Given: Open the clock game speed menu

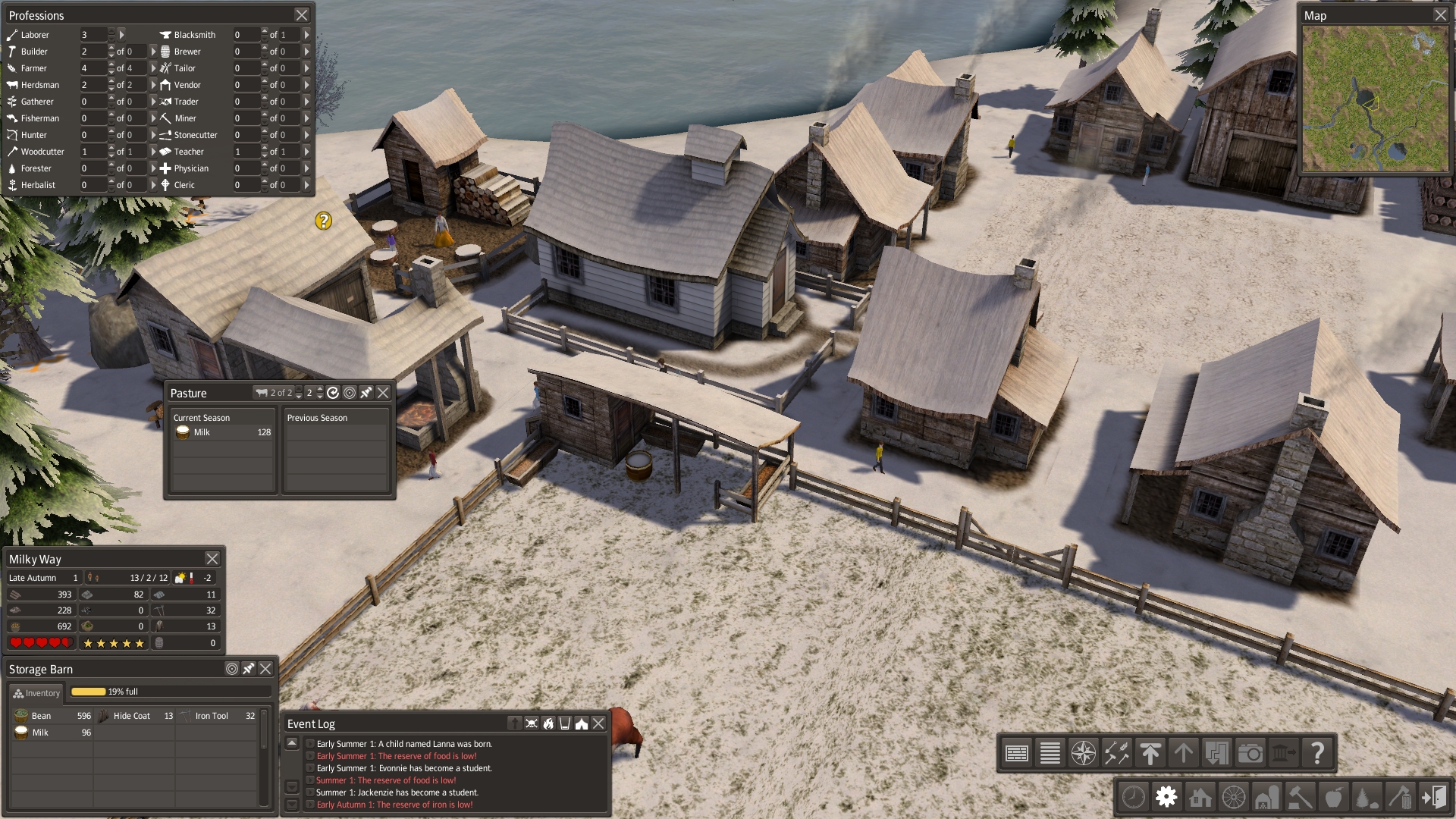Looking at the screenshot, I should 1133,797.
